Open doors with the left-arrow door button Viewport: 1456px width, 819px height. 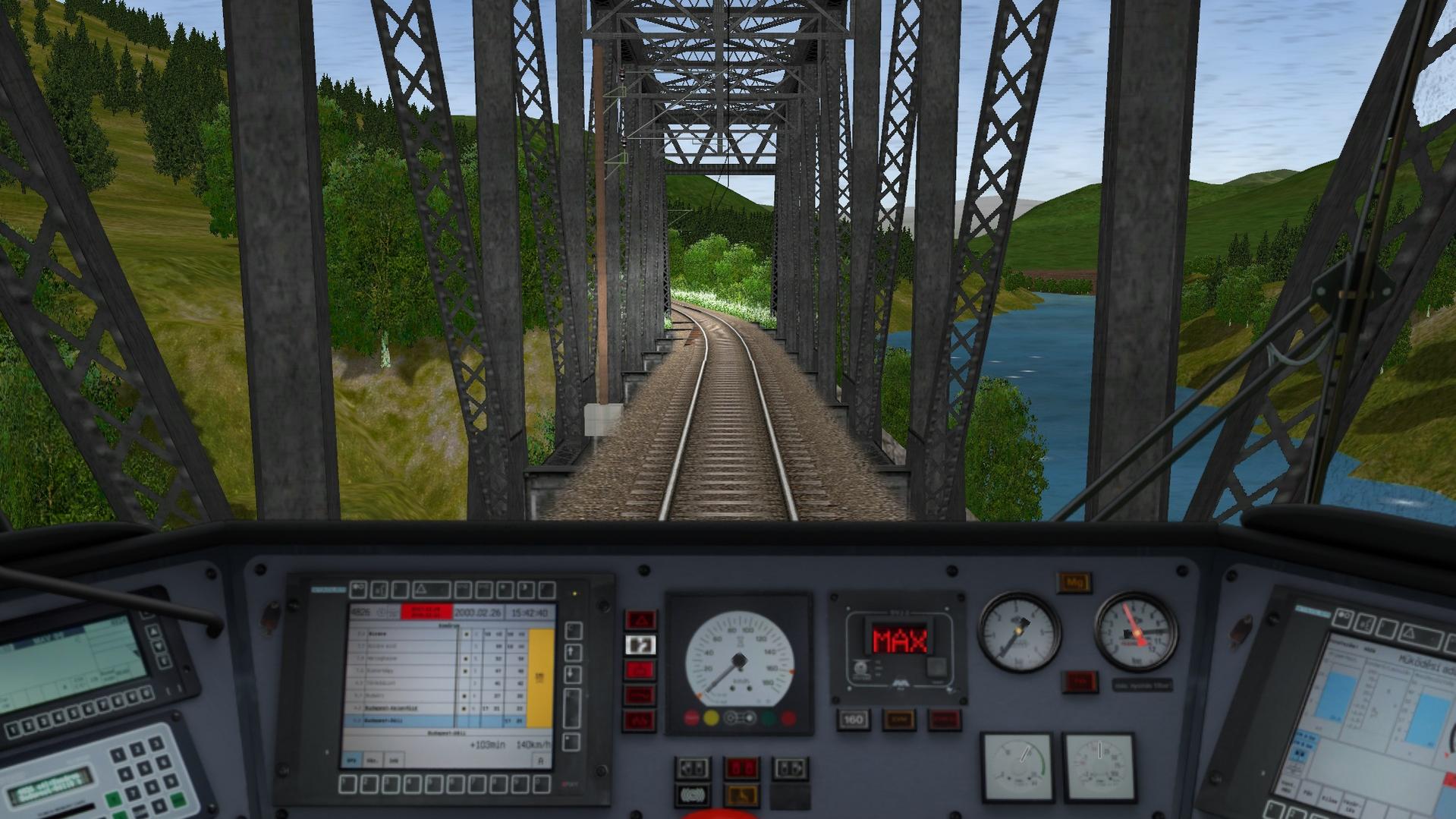(692, 768)
